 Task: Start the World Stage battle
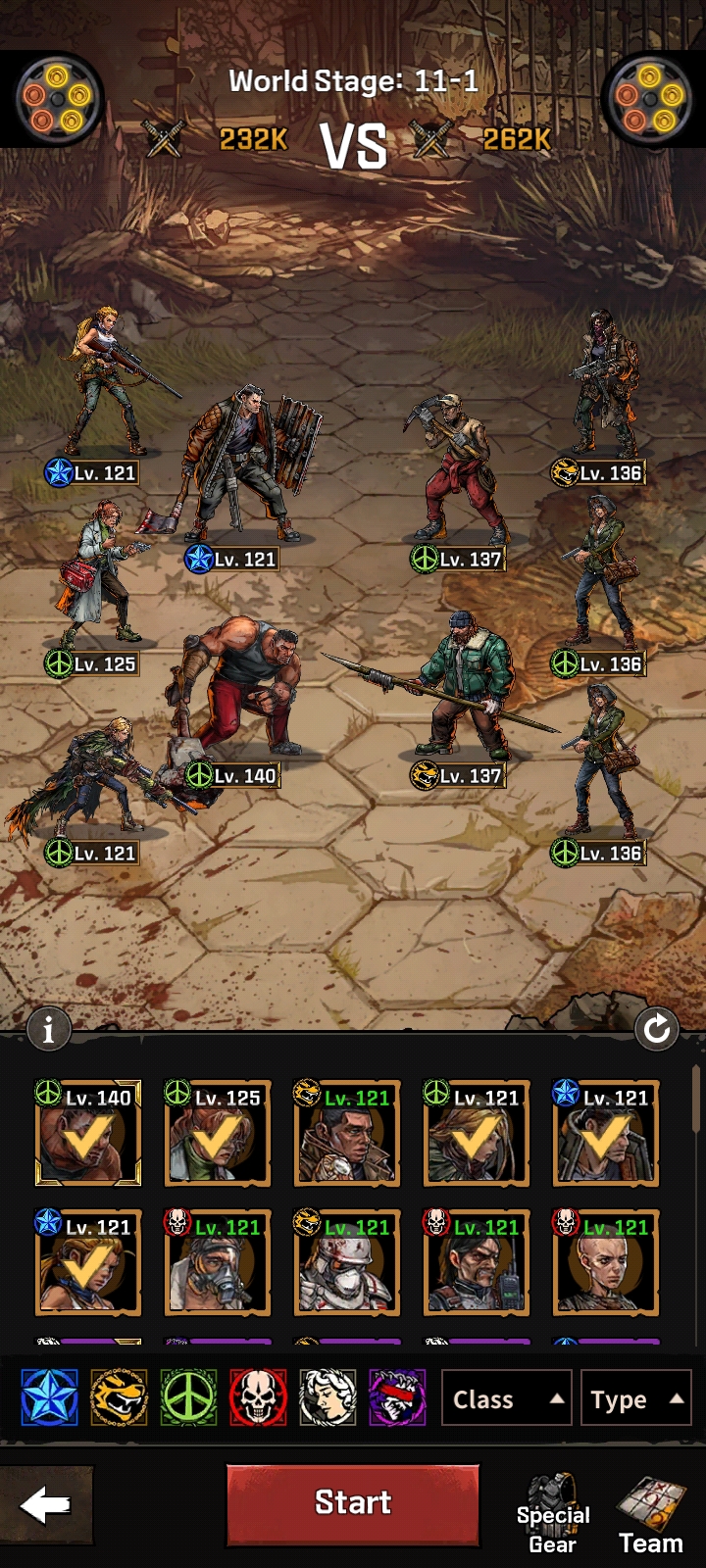pyautogui.click(x=353, y=1503)
